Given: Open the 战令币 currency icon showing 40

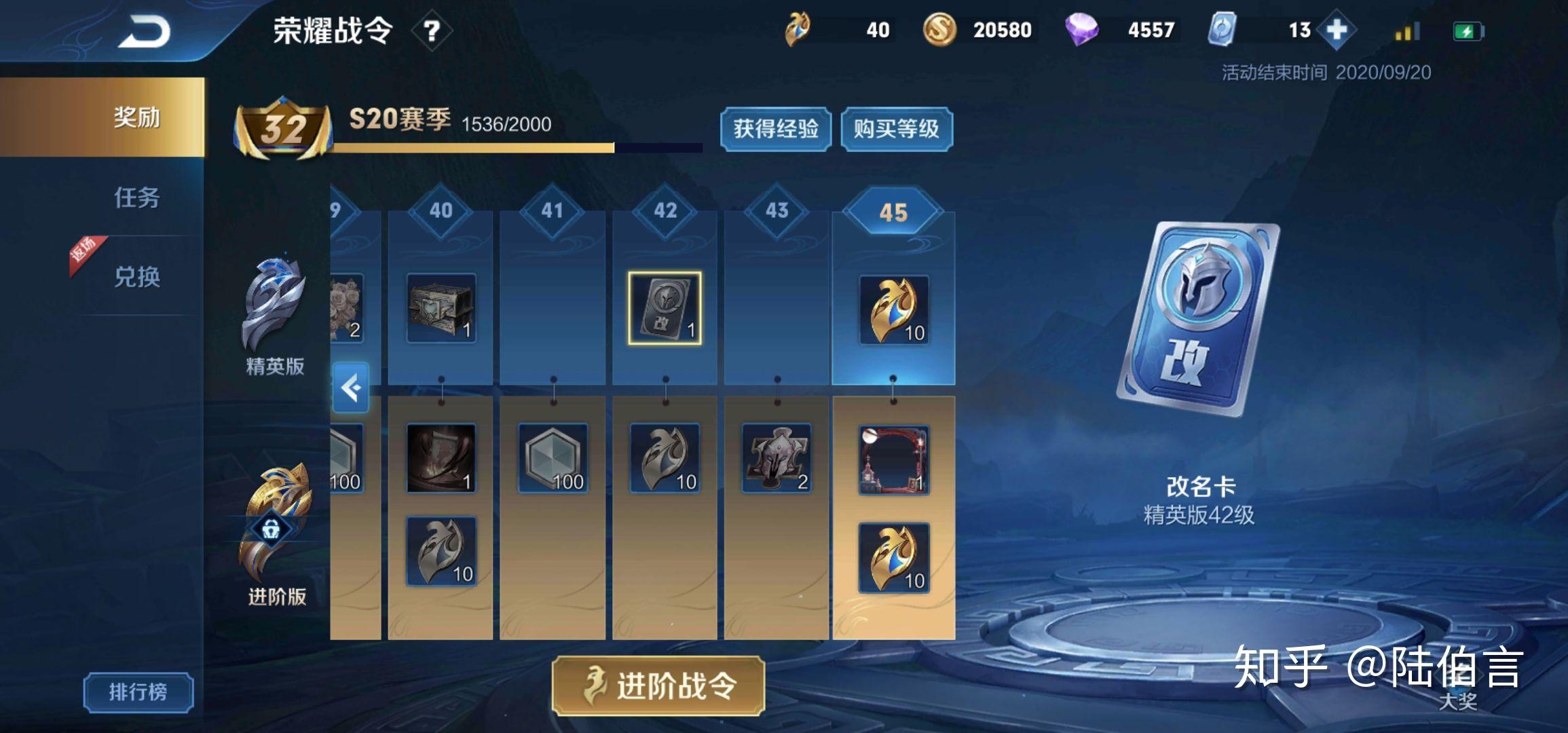Looking at the screenshot, I should click(798, 30).
